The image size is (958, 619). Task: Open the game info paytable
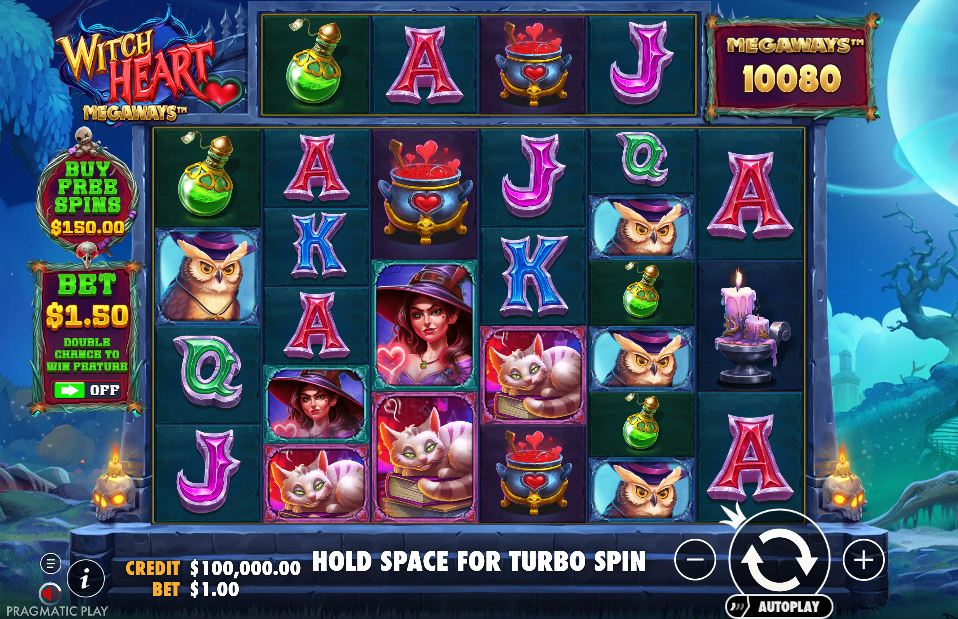coord(87,577)
